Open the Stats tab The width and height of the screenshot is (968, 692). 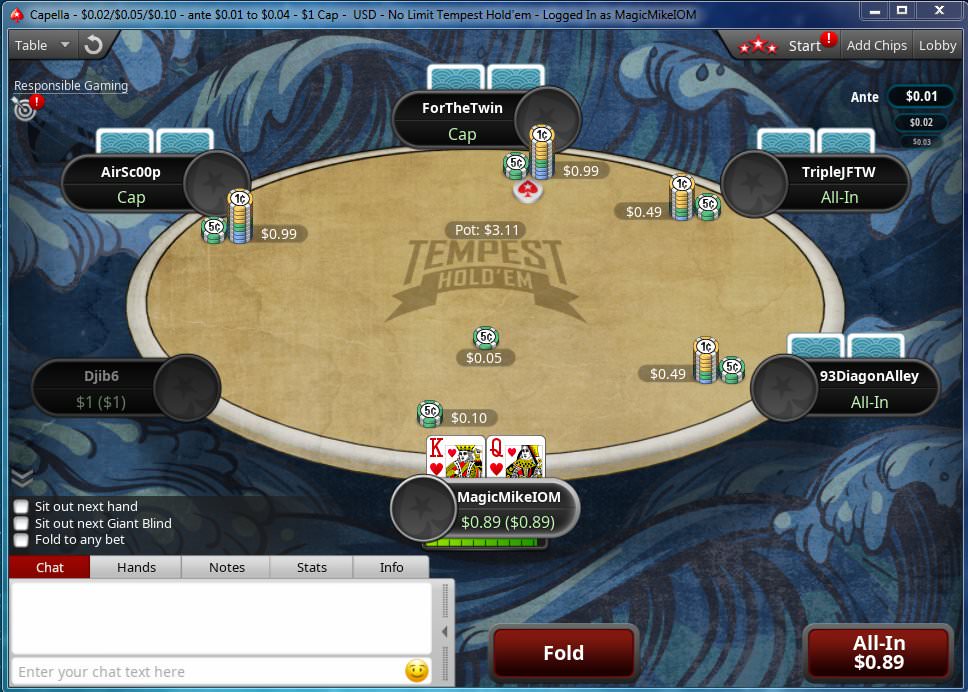tap(312, 567)
